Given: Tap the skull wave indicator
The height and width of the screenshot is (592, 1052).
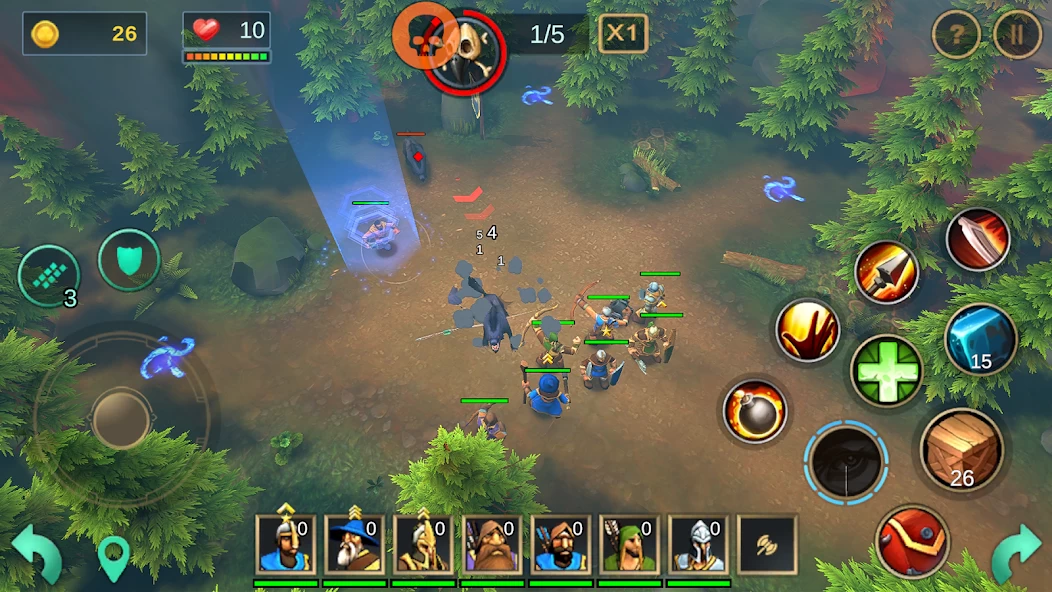Looking at the screenshot, I should 465,45.
